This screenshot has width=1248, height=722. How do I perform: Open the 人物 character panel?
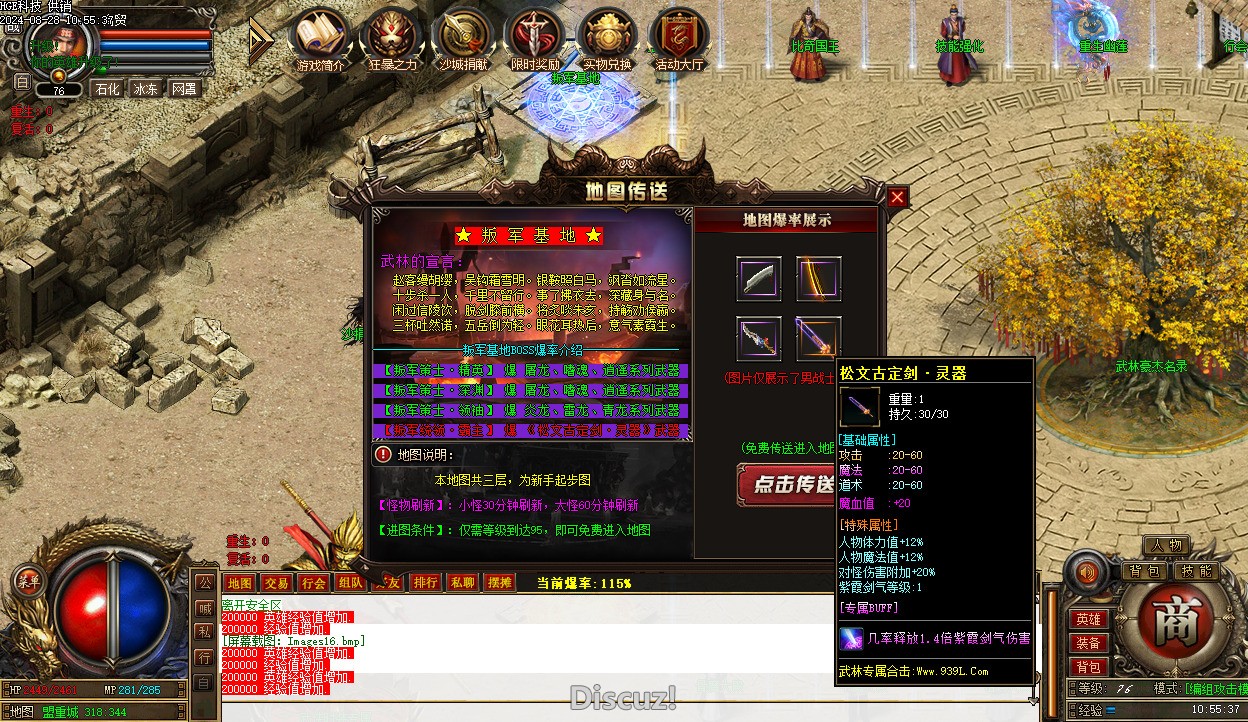point(1166,546)
